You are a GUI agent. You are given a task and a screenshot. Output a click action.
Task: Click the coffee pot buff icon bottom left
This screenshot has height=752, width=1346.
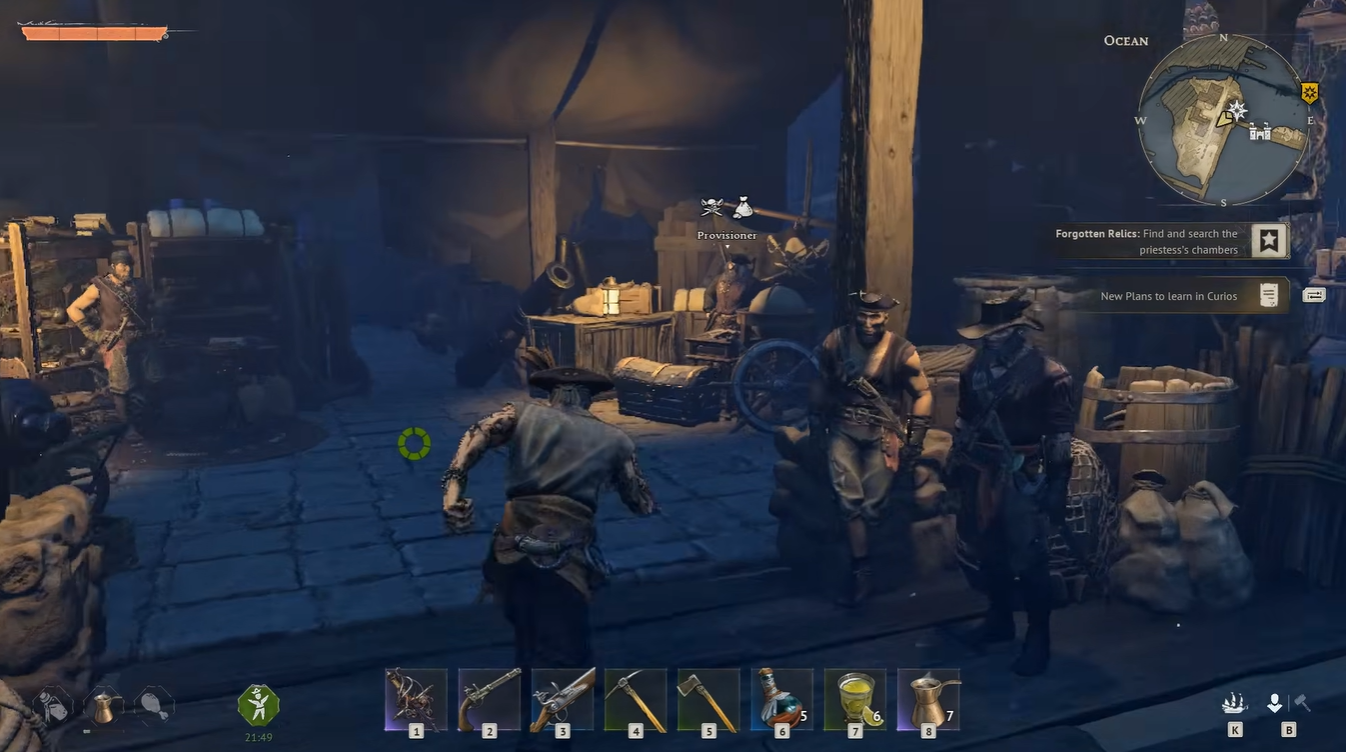103,707
